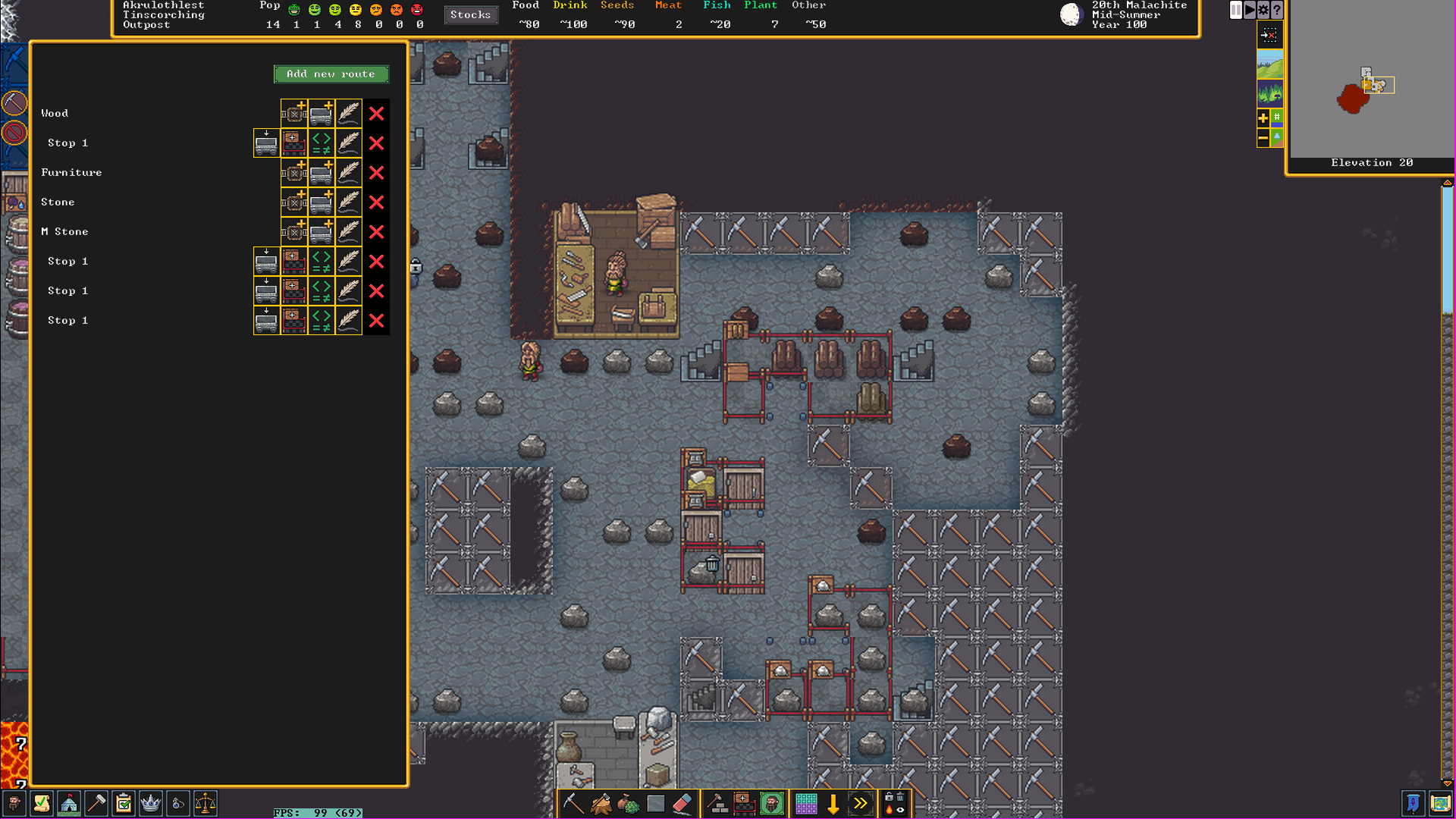Open the citizens dwarf portrait screen
The image size is (1456, 819).
(14, 804)
